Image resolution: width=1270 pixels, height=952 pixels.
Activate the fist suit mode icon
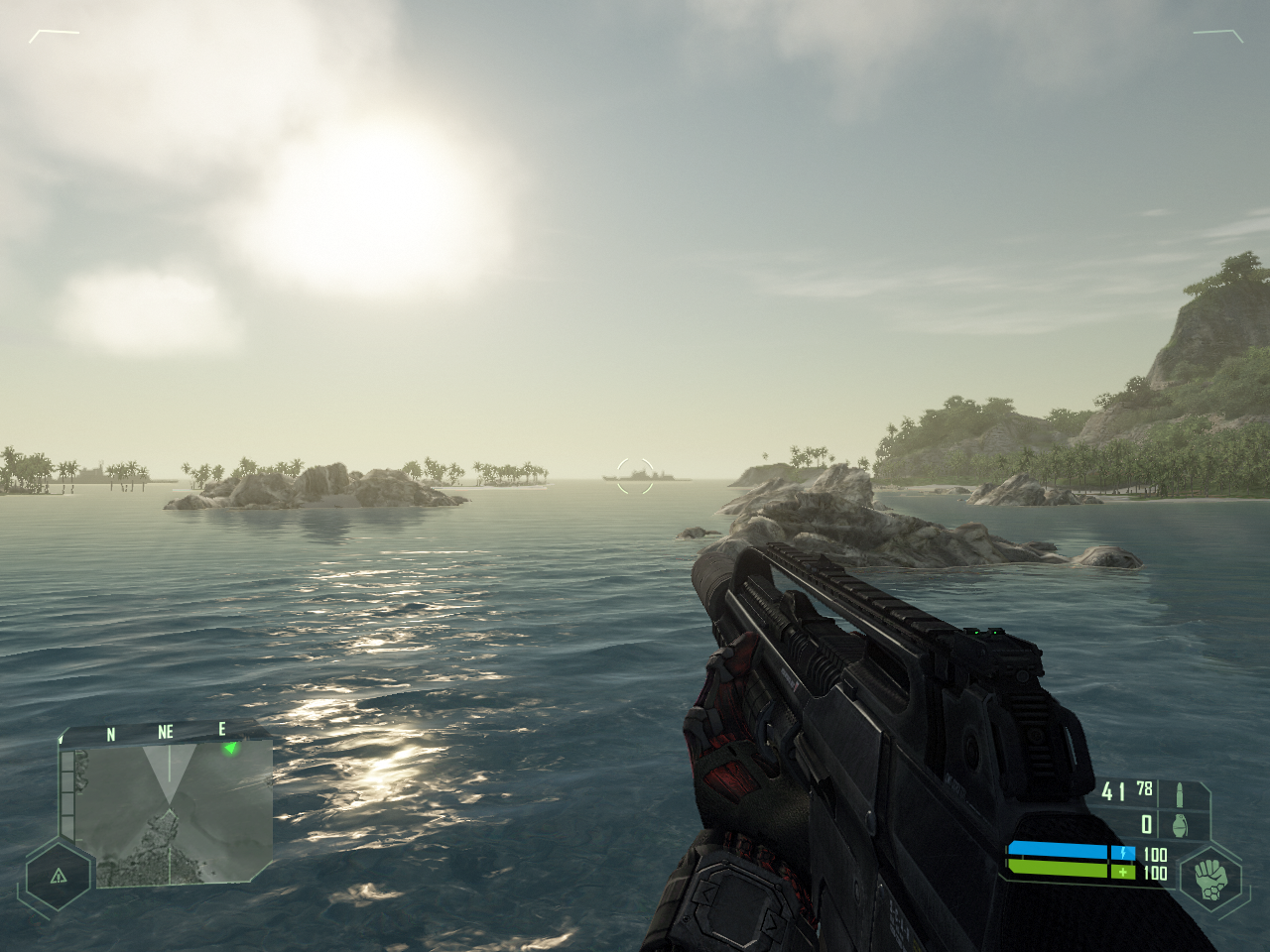click(1208, 877)
